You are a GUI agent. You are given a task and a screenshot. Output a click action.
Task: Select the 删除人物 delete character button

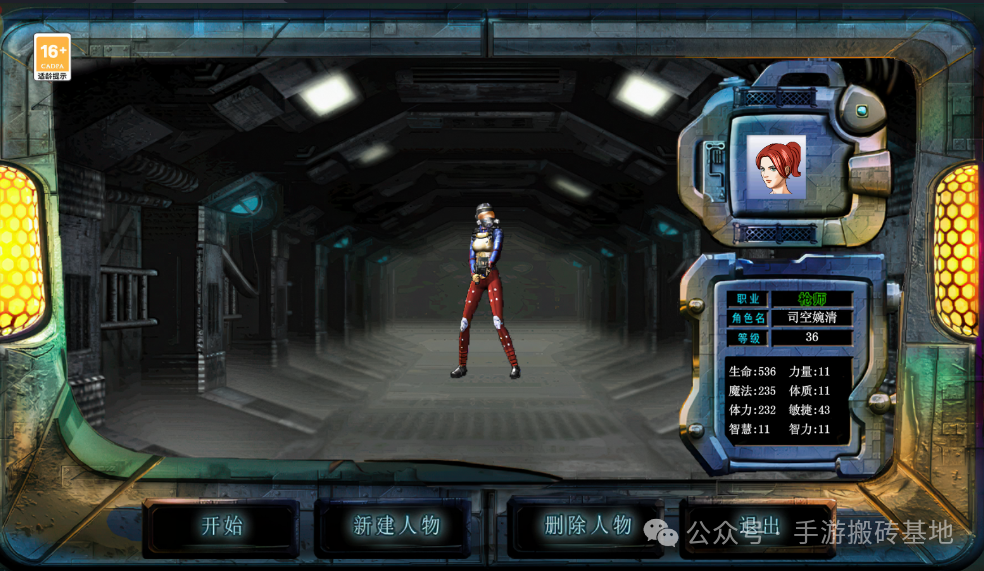coord(587,526)
